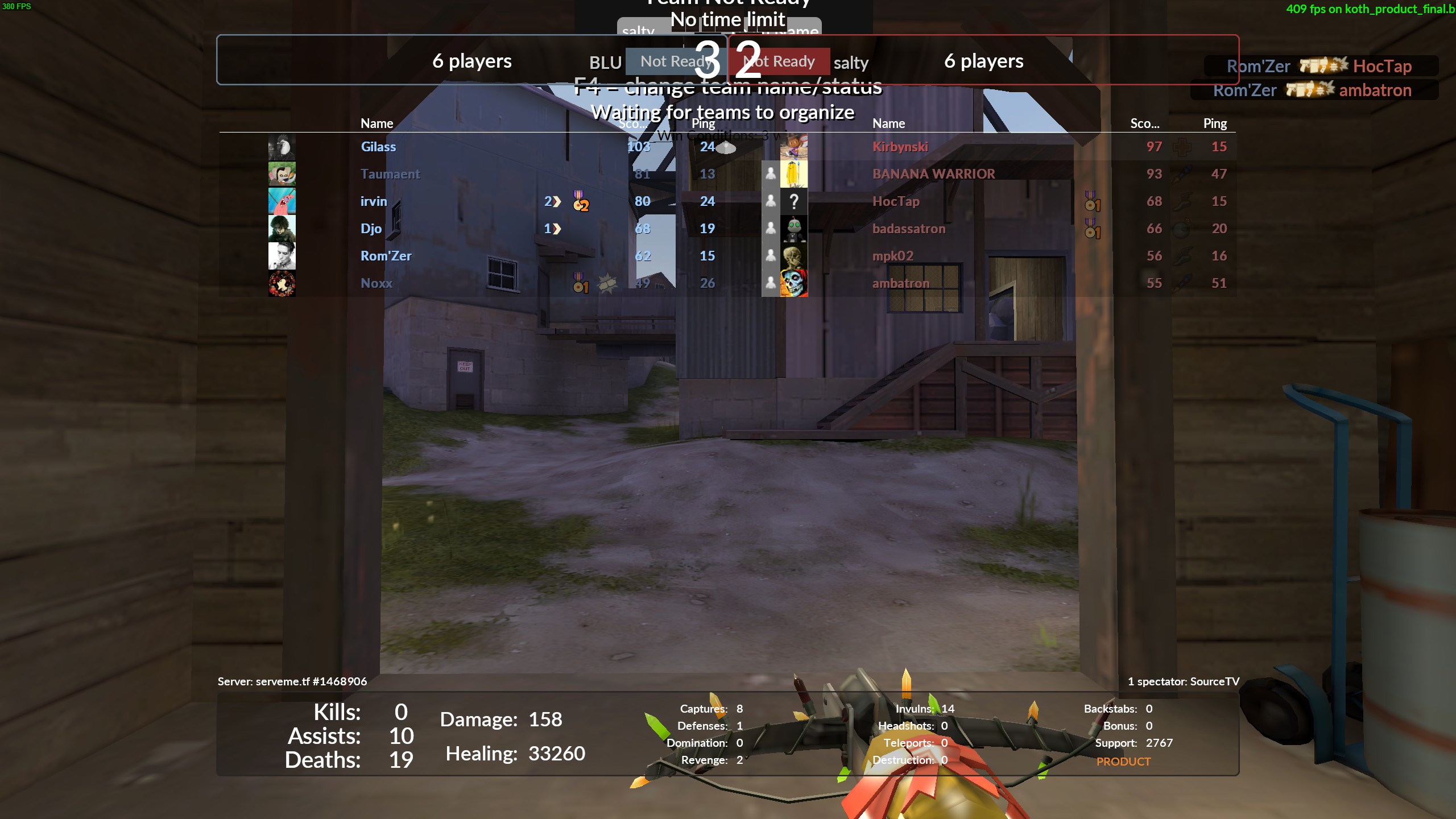Select the Djo player row

[x=371, y=229]
